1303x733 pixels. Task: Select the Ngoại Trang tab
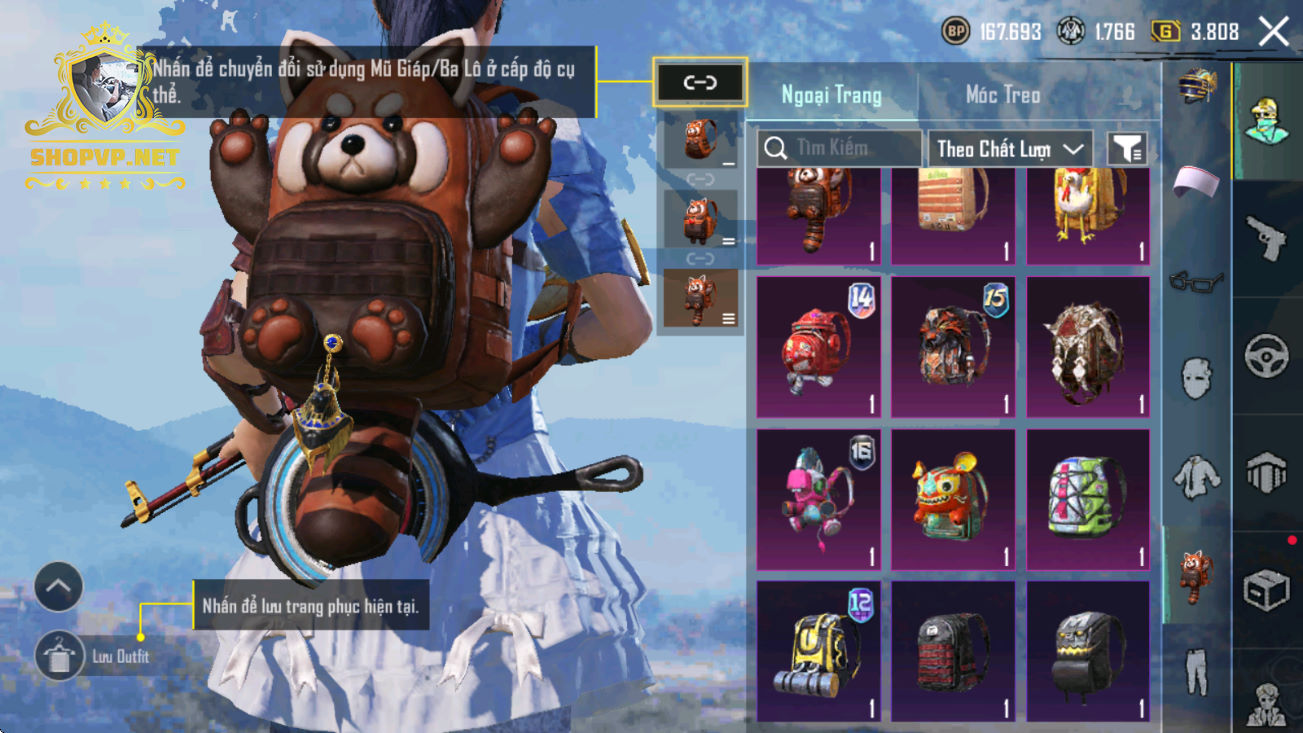point(831,95)
